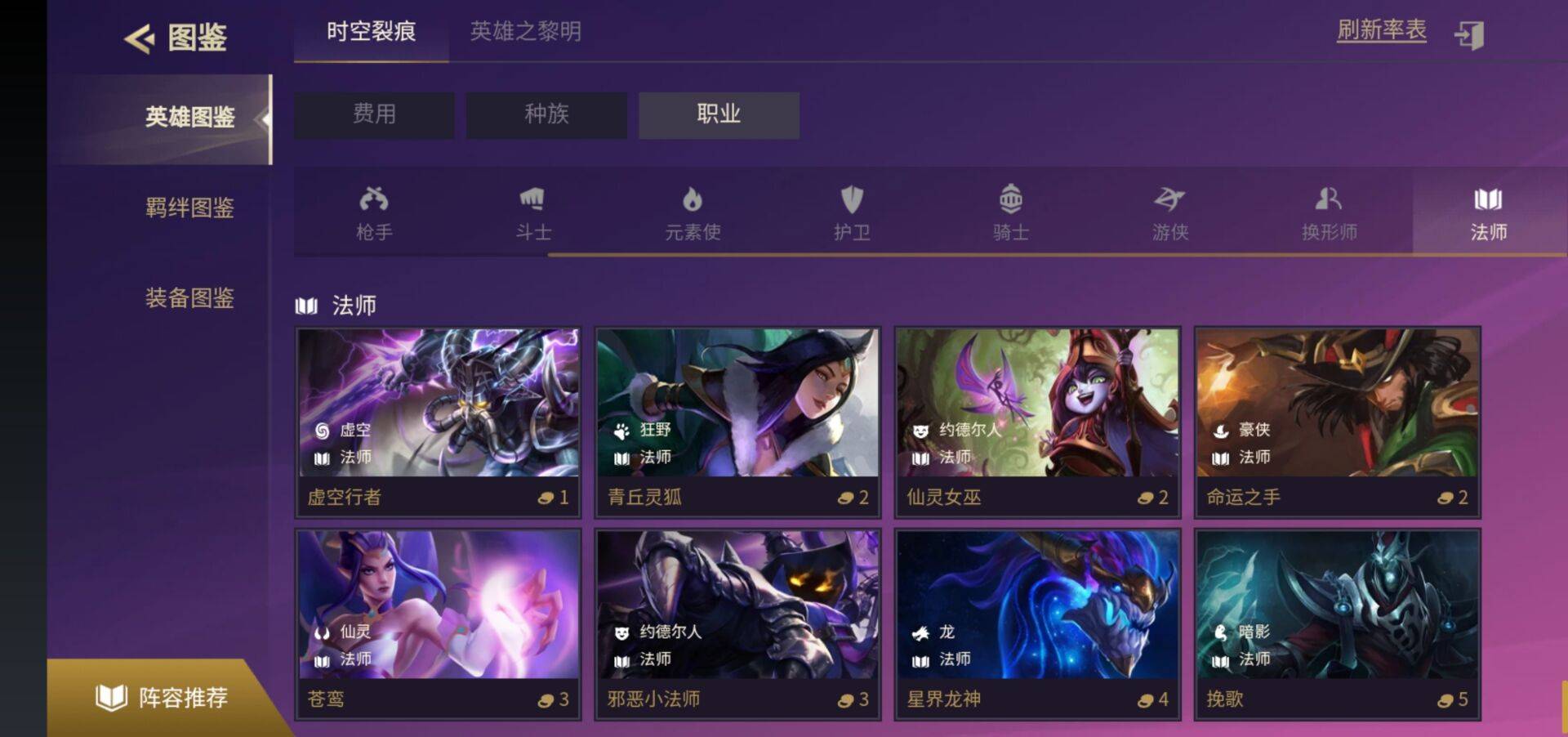Screen dimensions: 1568x737
Task: Select the 虚空行者 champion card
Action: [x=437, y=421]
